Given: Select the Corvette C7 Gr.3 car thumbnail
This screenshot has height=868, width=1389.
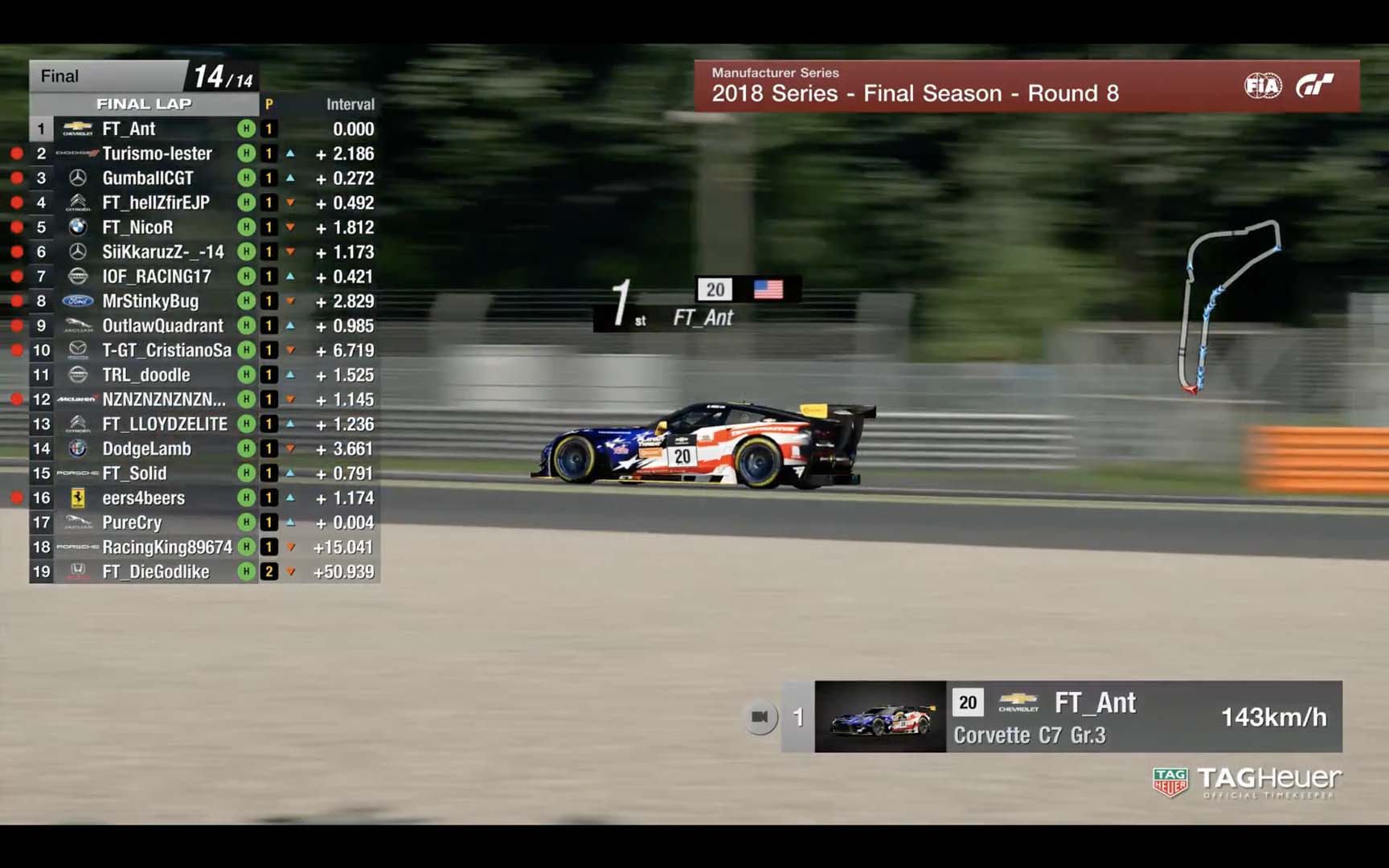Looking at the screenshot, I should pos(880,717).
